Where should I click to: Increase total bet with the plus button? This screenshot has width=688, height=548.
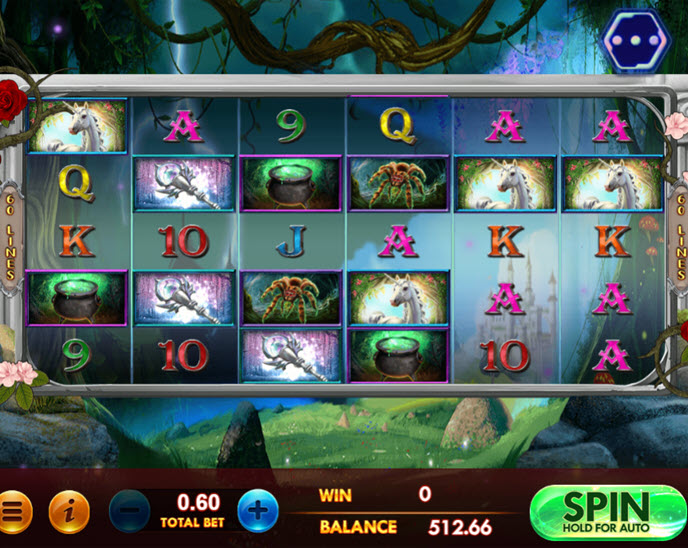pyautogui.click(x=258, y=511)
